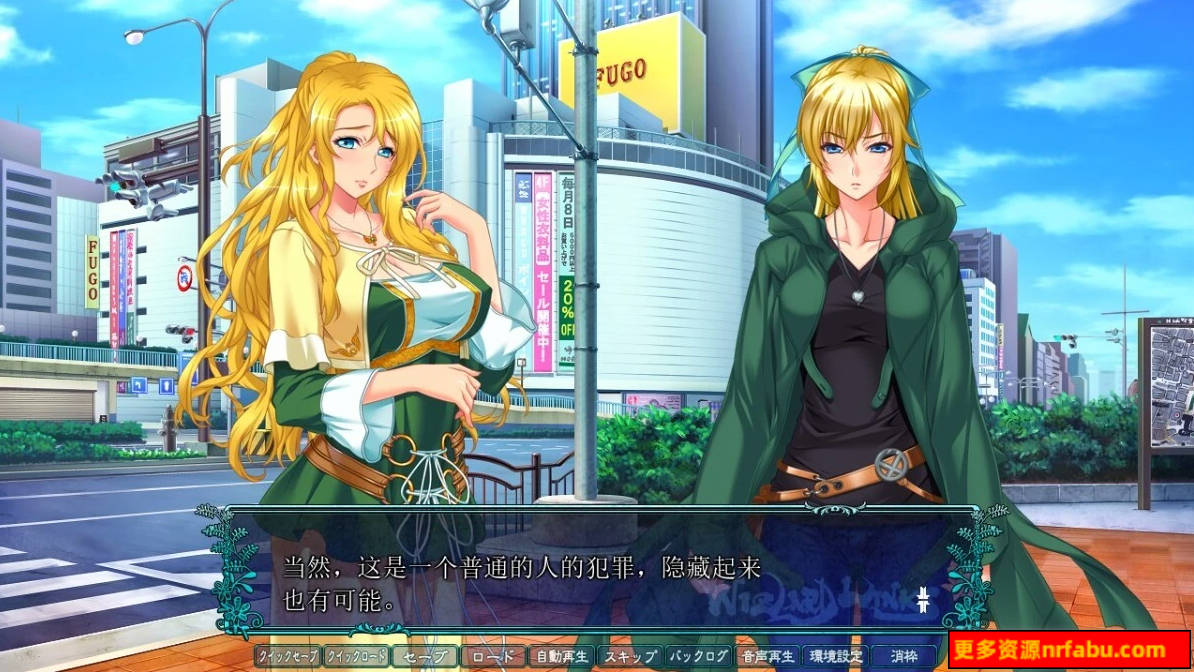Hide the text window with 消枠
Image resolution: width=1194 pixels, height=672 pixels.
tap(904, 657)
